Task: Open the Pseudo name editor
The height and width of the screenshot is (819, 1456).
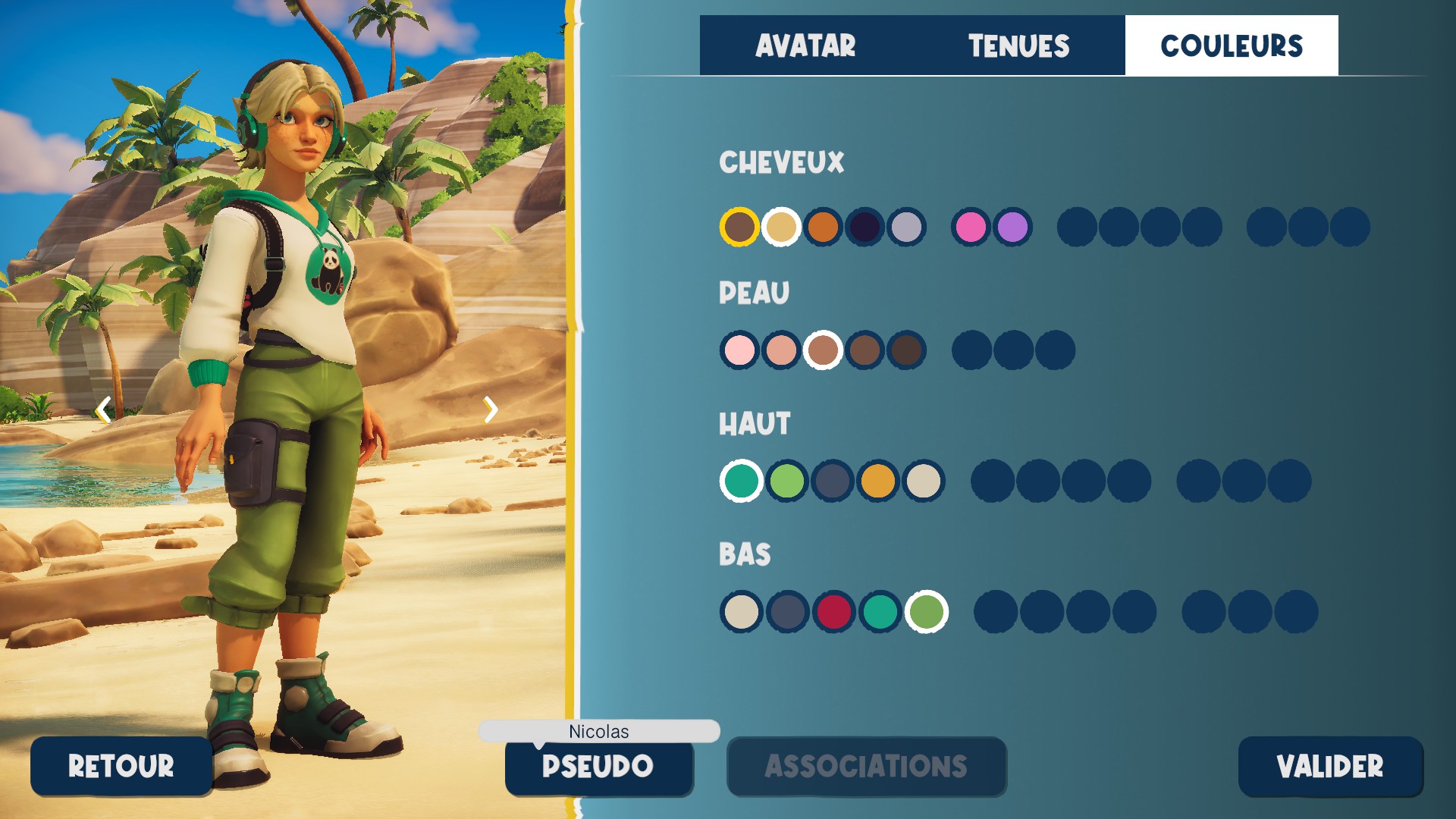Action: click(598, 766)
